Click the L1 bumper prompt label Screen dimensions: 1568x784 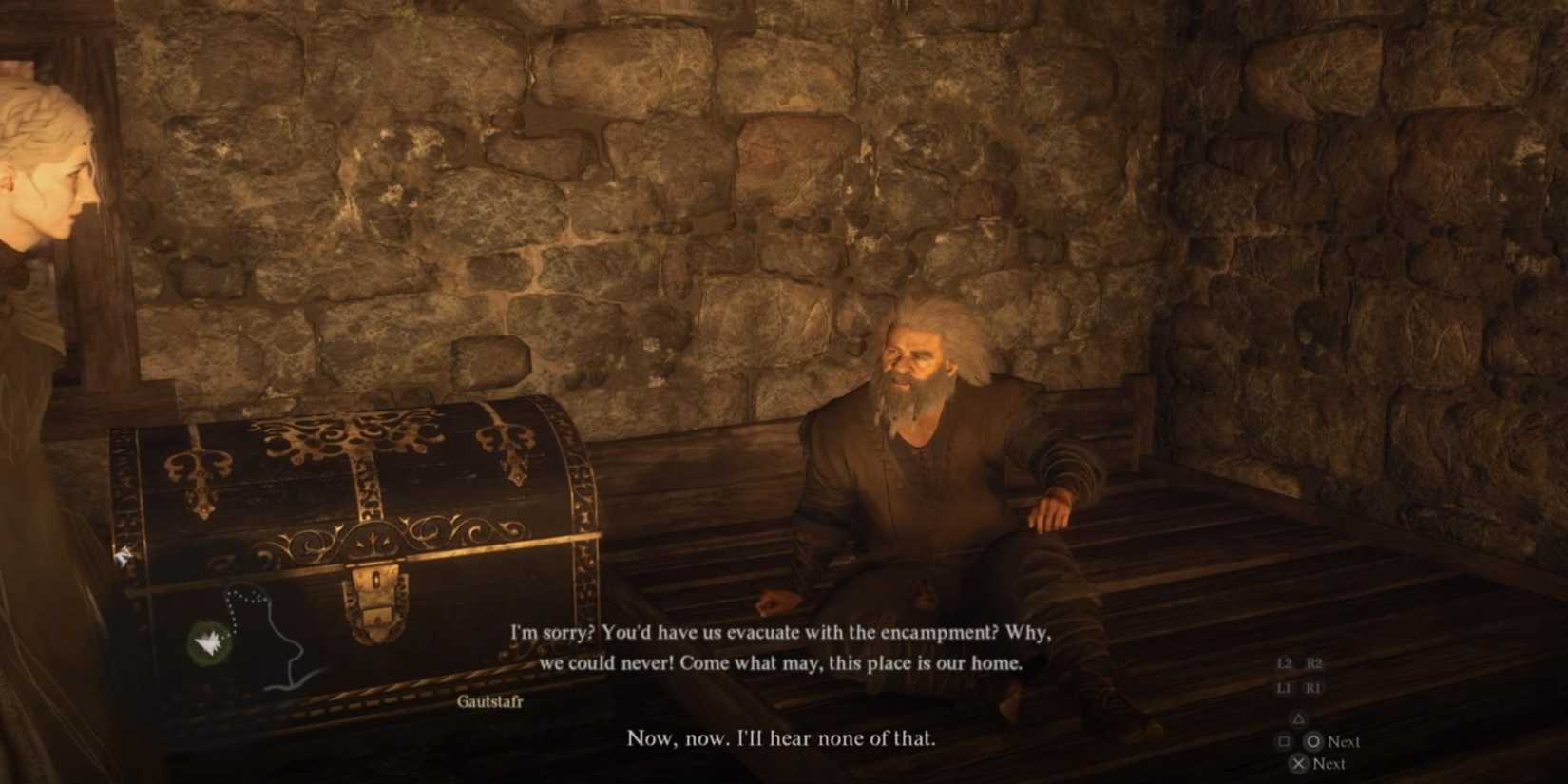point(1286,688)
